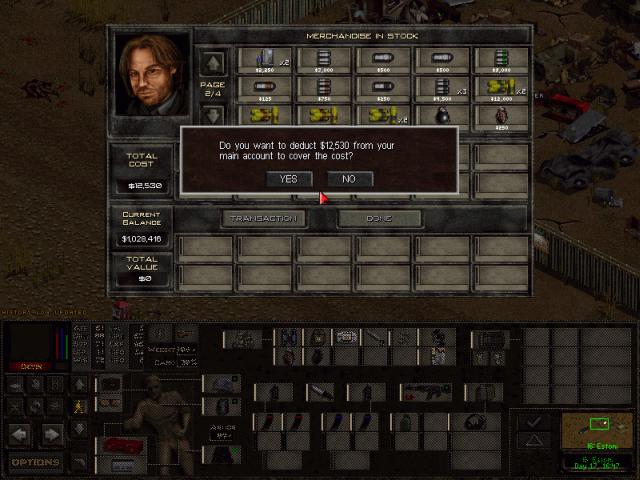Click the Done button to leave shop
This screenshot has width=640, height=480.
coord(379,218)
